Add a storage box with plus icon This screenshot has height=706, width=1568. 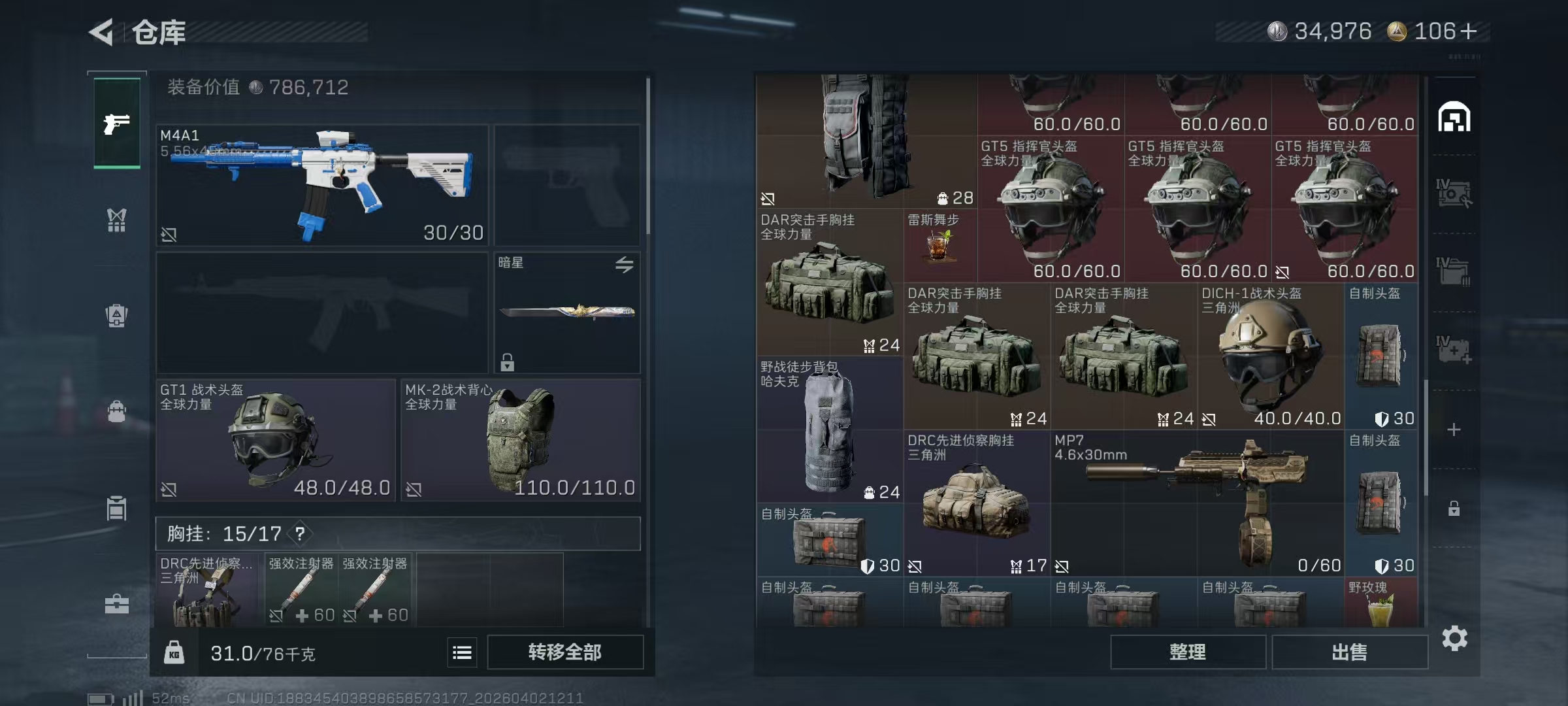tap(1454, 429)
